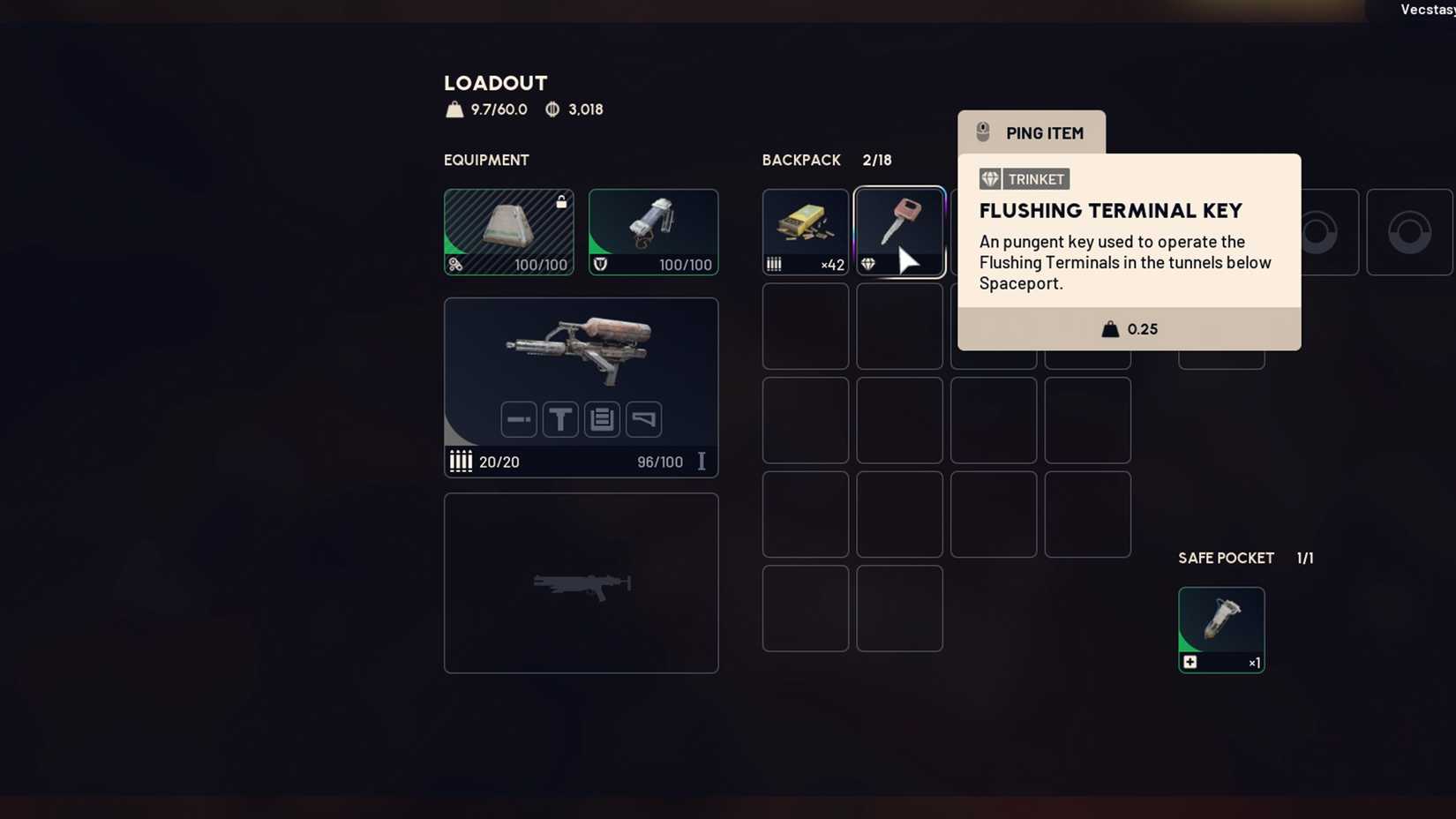
Task: Toggle the lock on the first equipment slot
Action: pos(562,201)
